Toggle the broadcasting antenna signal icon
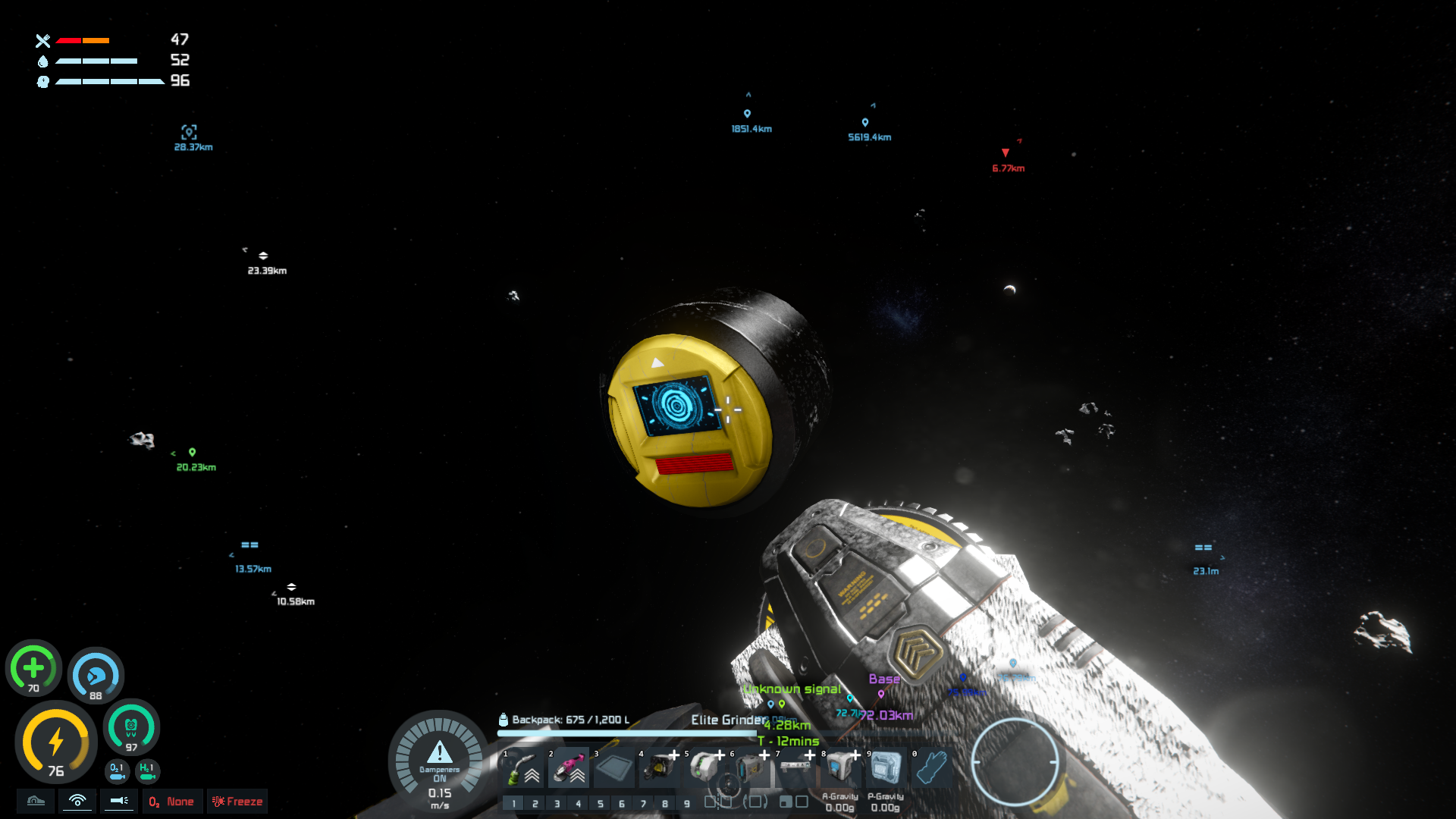This screenshot has height=819, width=1456. pyautogui.click(x=77, y=801)
